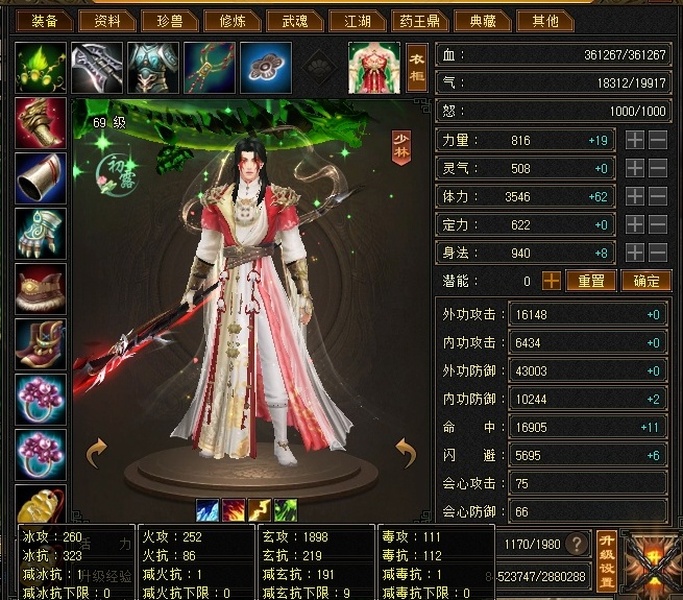The width and height of the screenshot is (683, 600).
Task: Choose the 典藏 tab
Action: 482,20
